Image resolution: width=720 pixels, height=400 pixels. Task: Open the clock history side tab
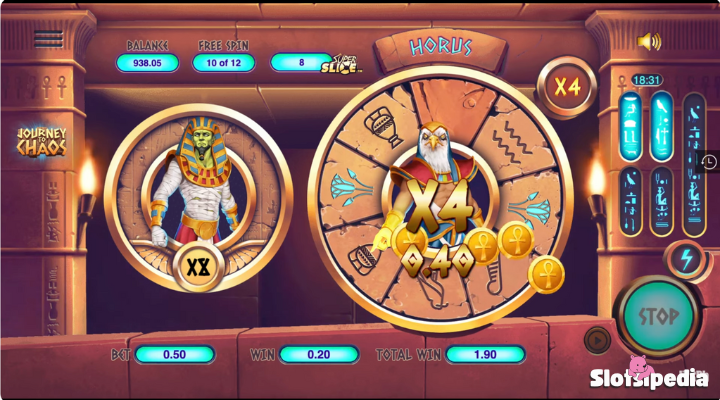click(708, 161)
